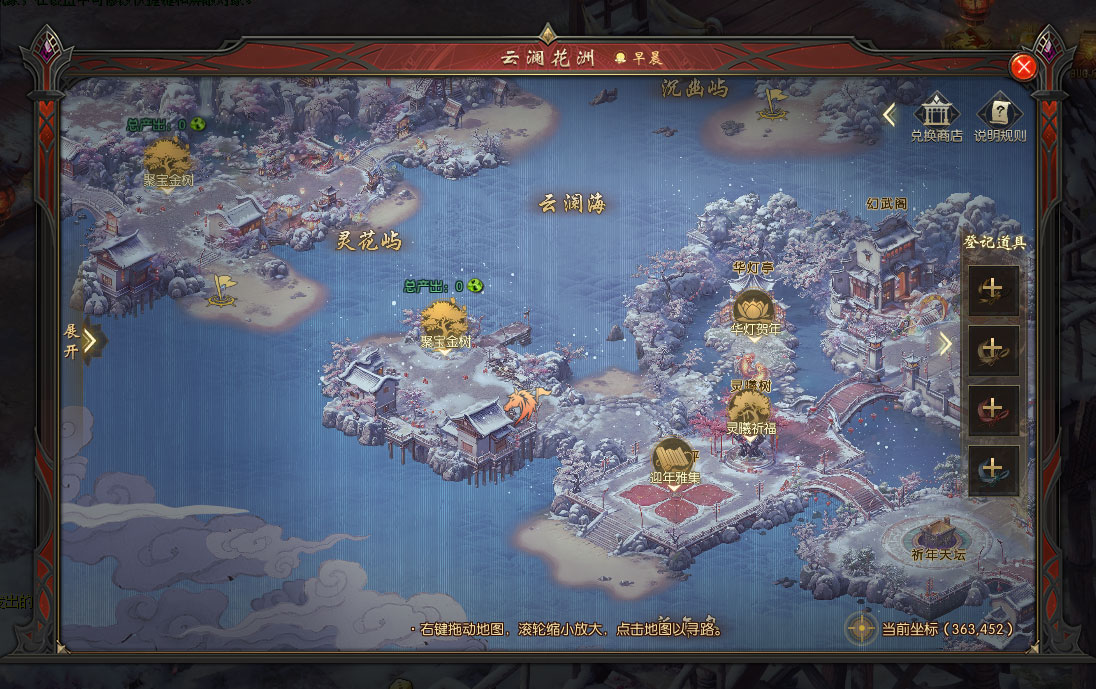Click the compass icon beside 当前坐标

861,628
